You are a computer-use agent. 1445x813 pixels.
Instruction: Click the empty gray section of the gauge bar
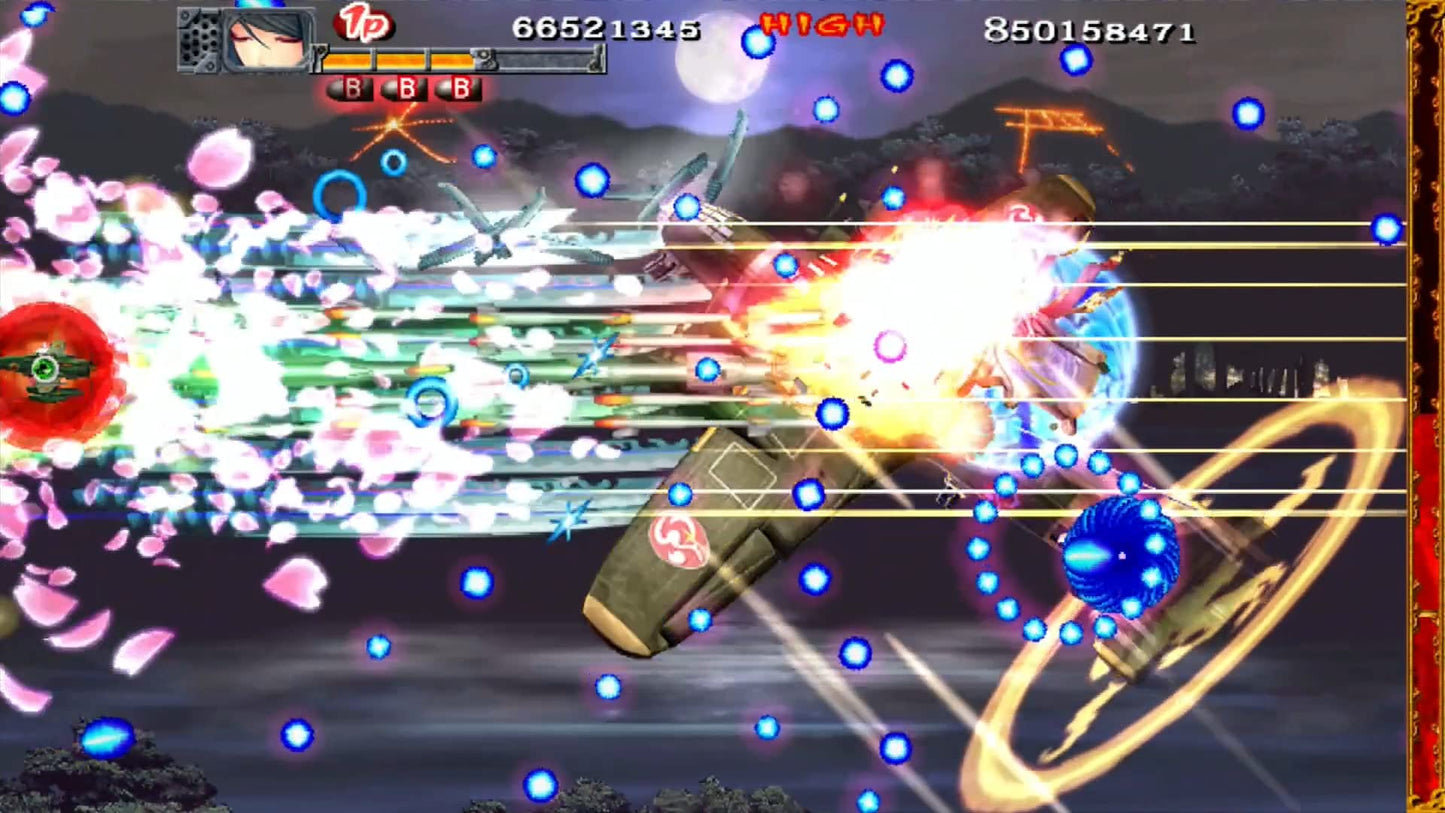coord(545,62)
